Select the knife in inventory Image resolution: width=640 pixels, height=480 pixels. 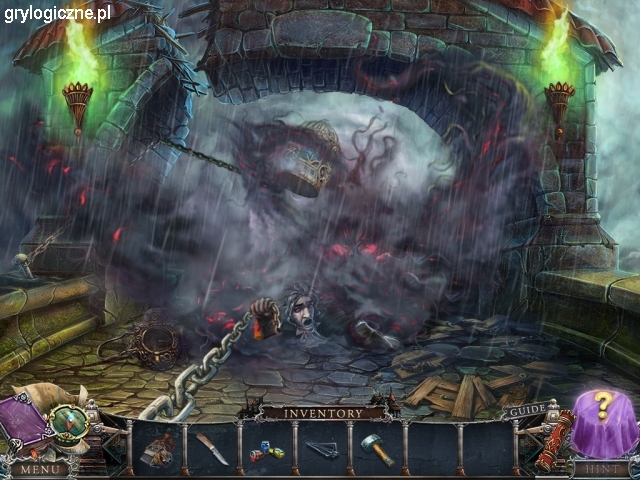pyautogui.click(x=212, y=447)
